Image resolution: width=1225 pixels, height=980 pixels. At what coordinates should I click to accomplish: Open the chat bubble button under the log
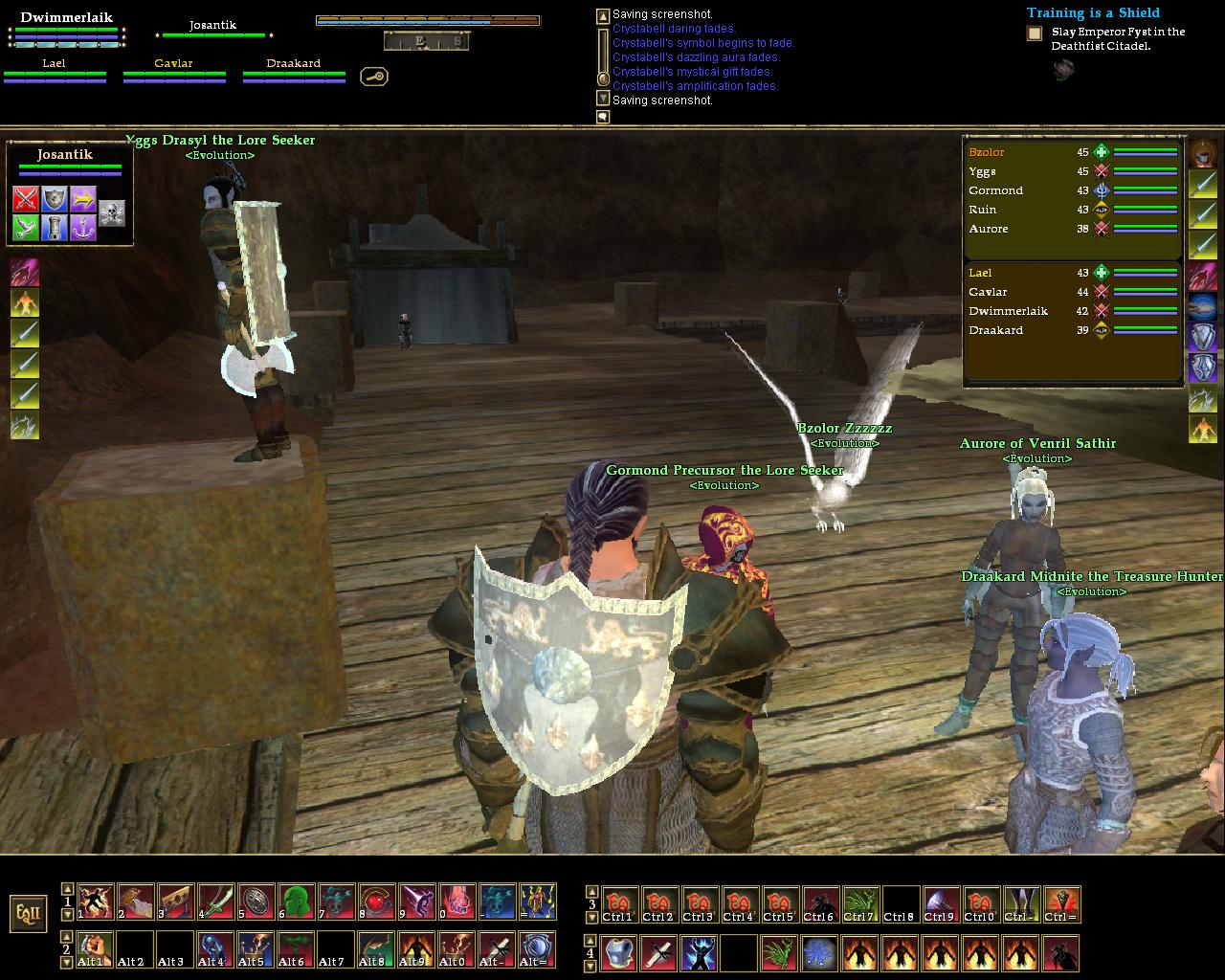pyautogui.click(x=603, y=117)
